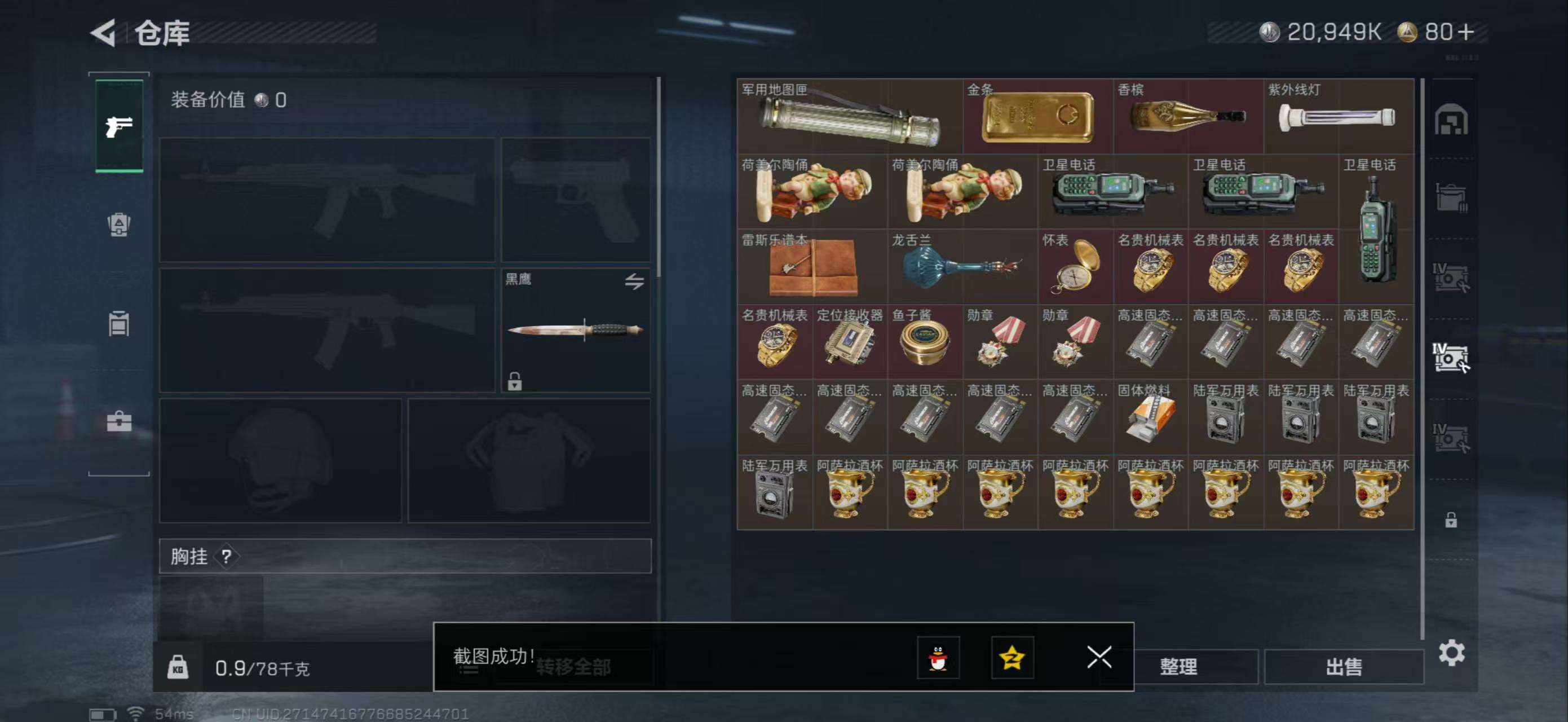Close the 截图成功 screenshot notification
The height and width of the screenshot is (722, 1568).
pos(1099,657)
